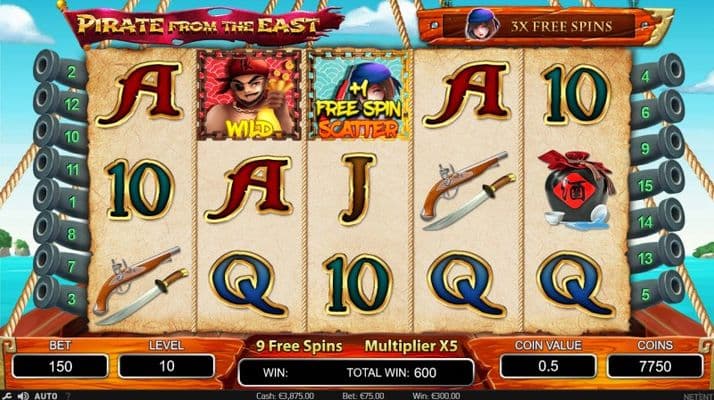The height and width of the screenshot is (400, 714).
Task: Open the wrench settings menu
Action: point(7,395)
